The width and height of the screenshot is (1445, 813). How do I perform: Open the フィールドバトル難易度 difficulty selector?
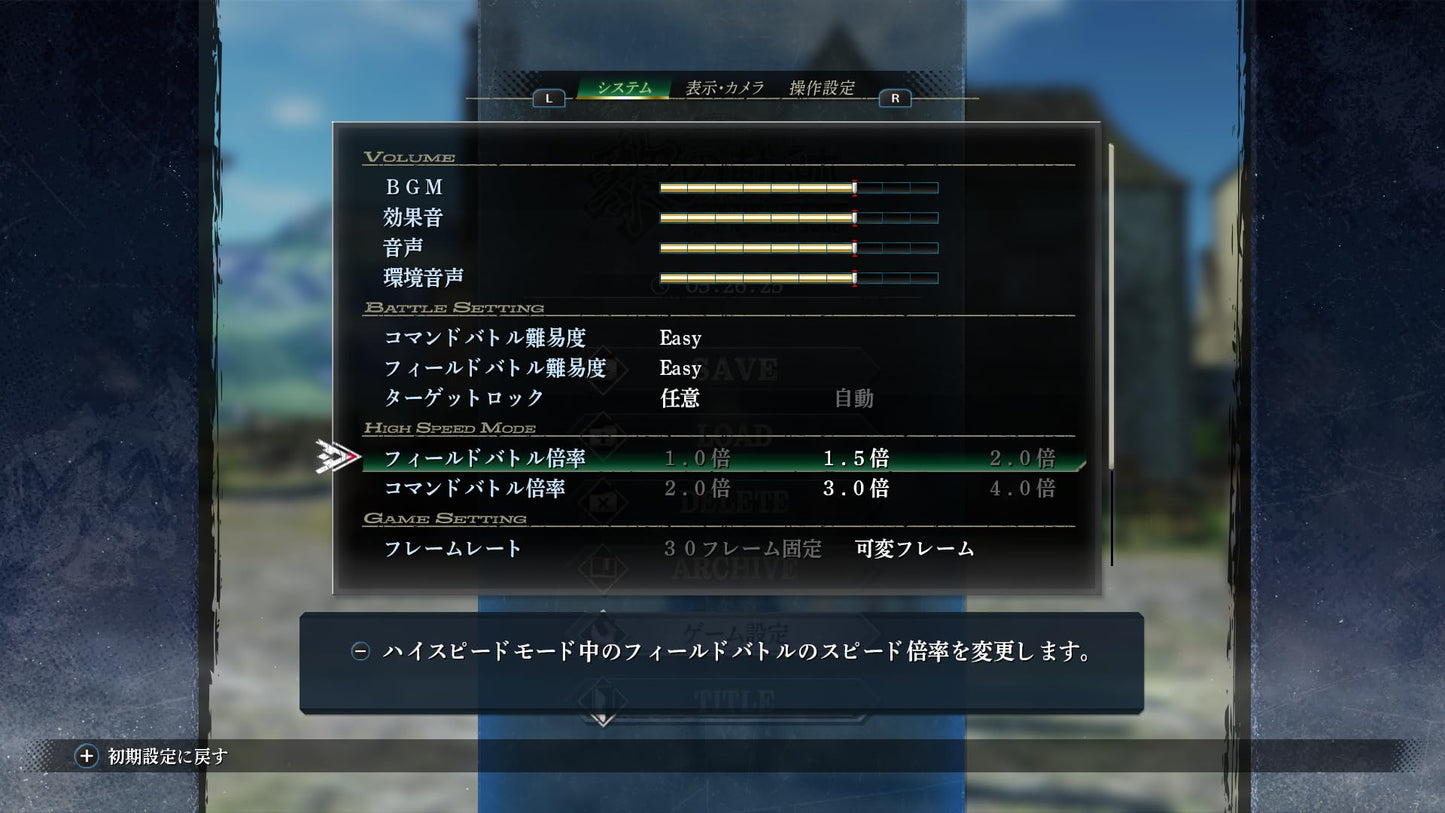click(x=679, y=368)
